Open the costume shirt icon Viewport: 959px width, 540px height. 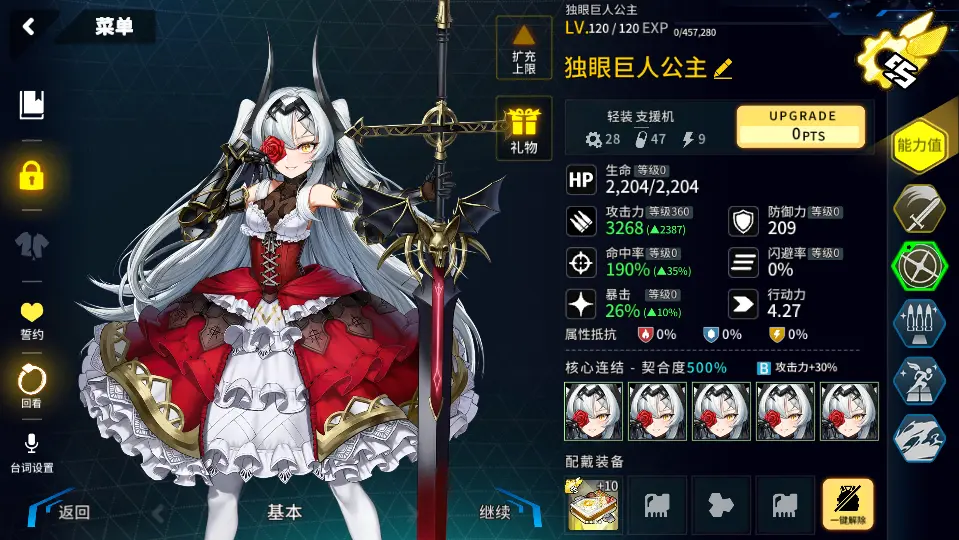[32, 244]
